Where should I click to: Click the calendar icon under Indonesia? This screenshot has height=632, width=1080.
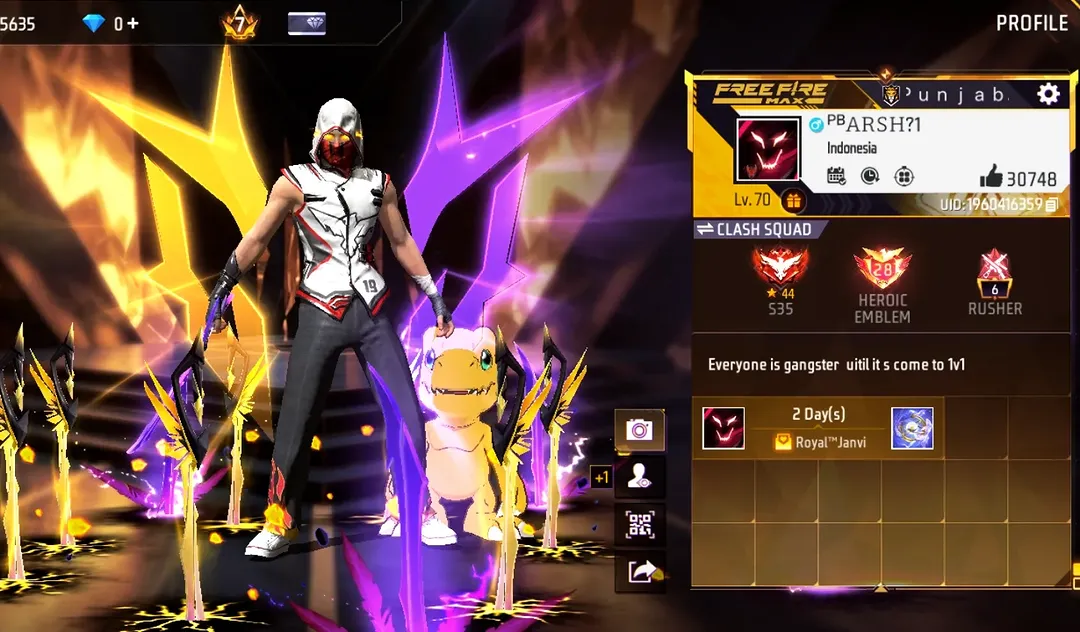click(837, 176)
